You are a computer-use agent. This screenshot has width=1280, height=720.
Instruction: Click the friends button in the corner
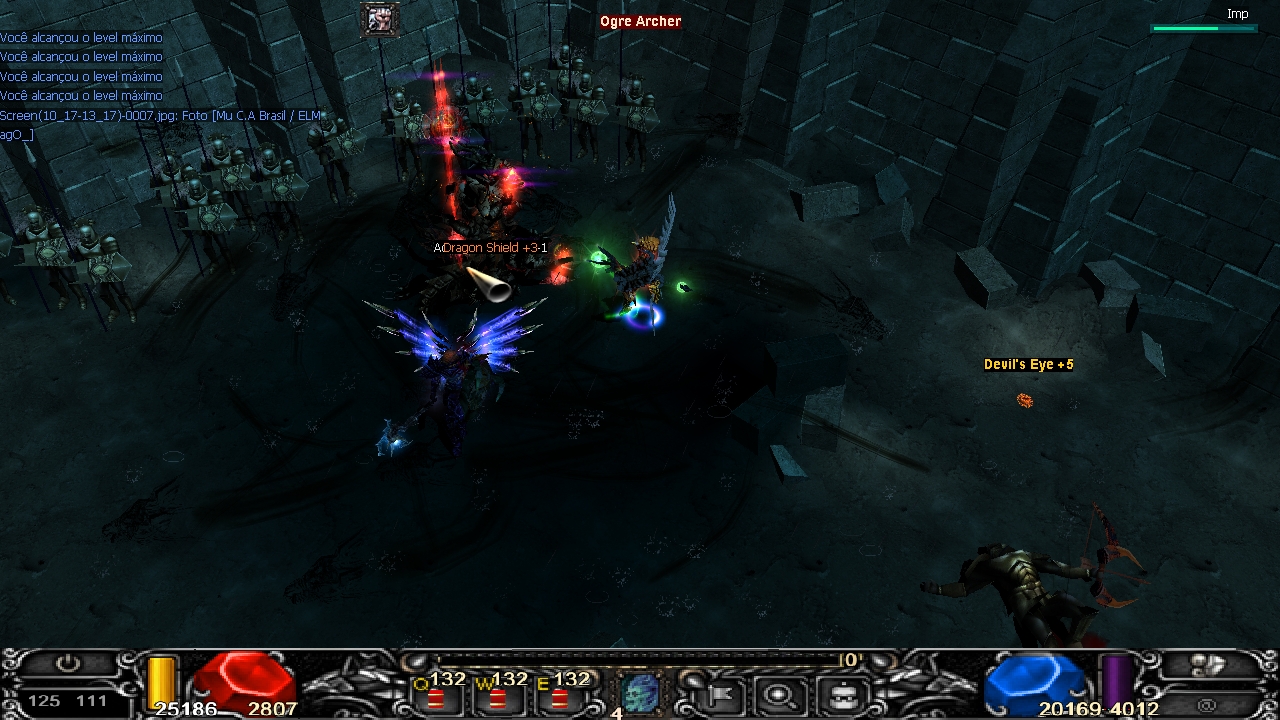(x=1207, y=664)
